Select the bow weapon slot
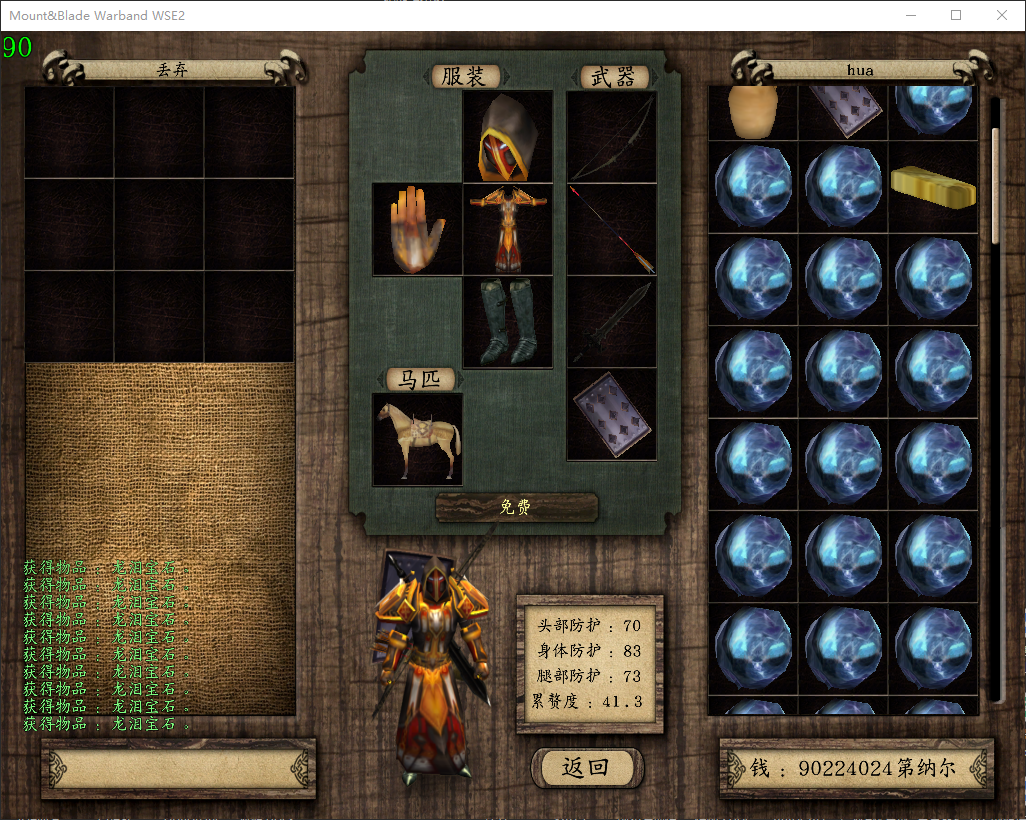 tap(612, 137)
